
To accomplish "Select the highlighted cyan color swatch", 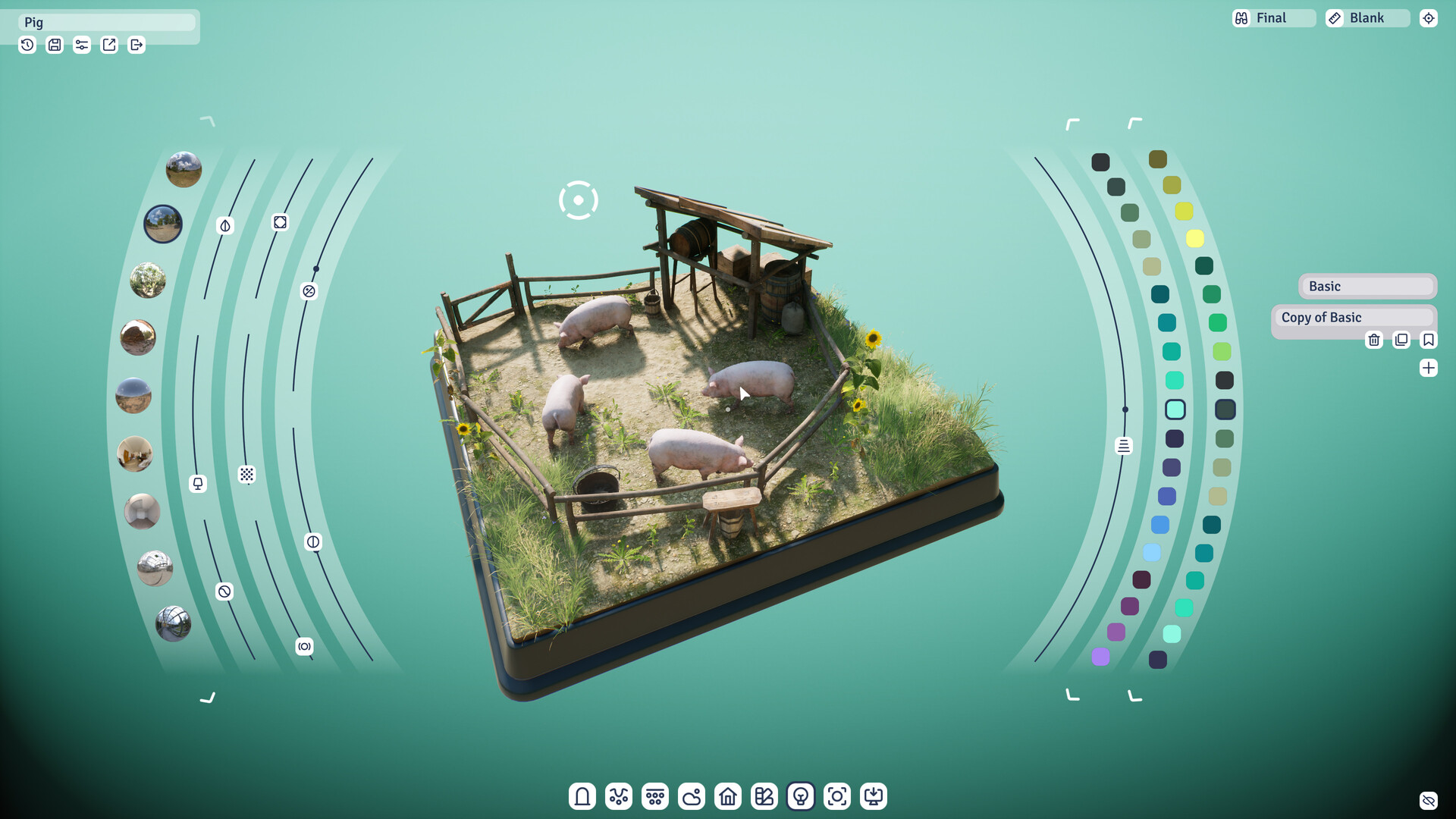I will pos(1176,409).
